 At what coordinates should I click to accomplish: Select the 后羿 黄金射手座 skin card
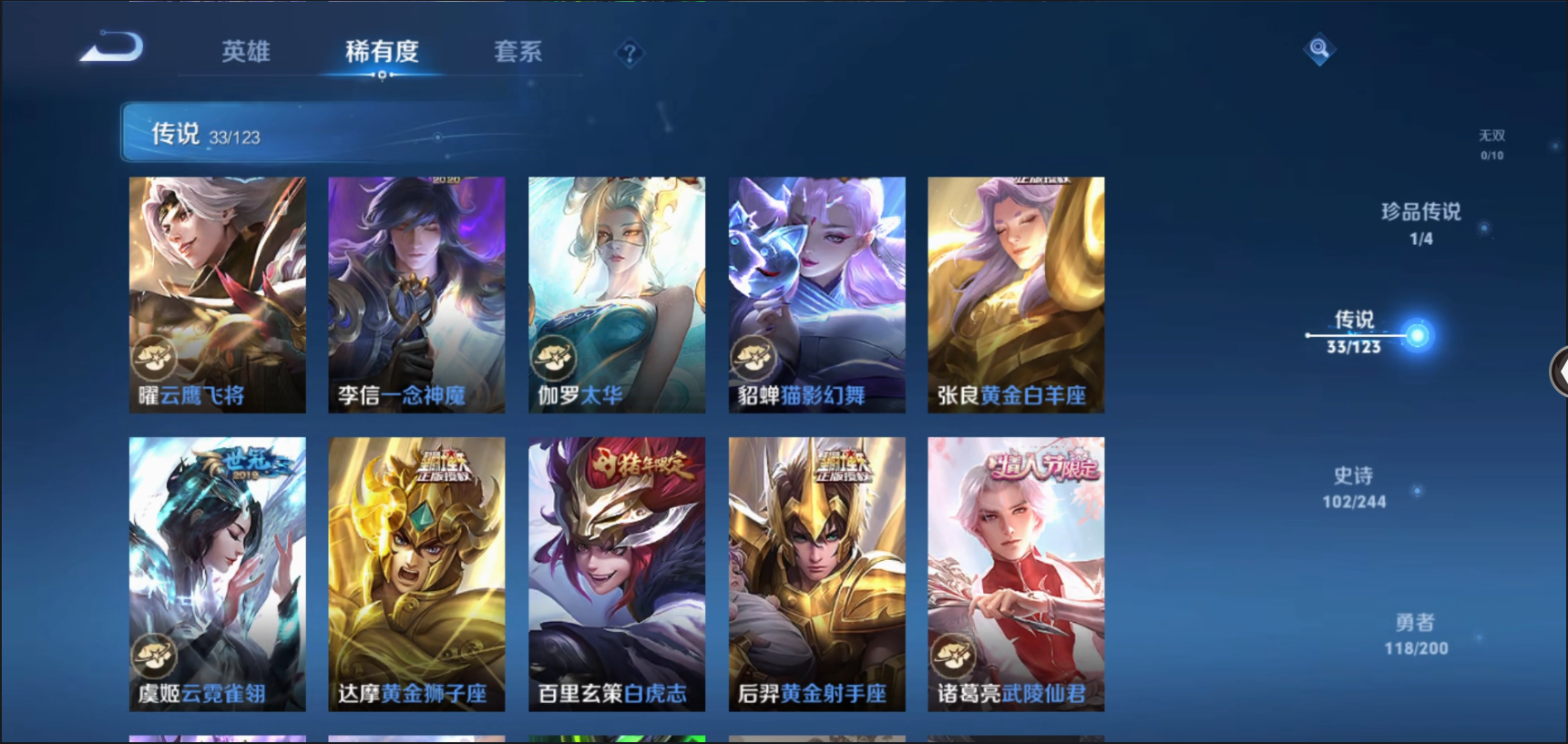coord(816,574)
